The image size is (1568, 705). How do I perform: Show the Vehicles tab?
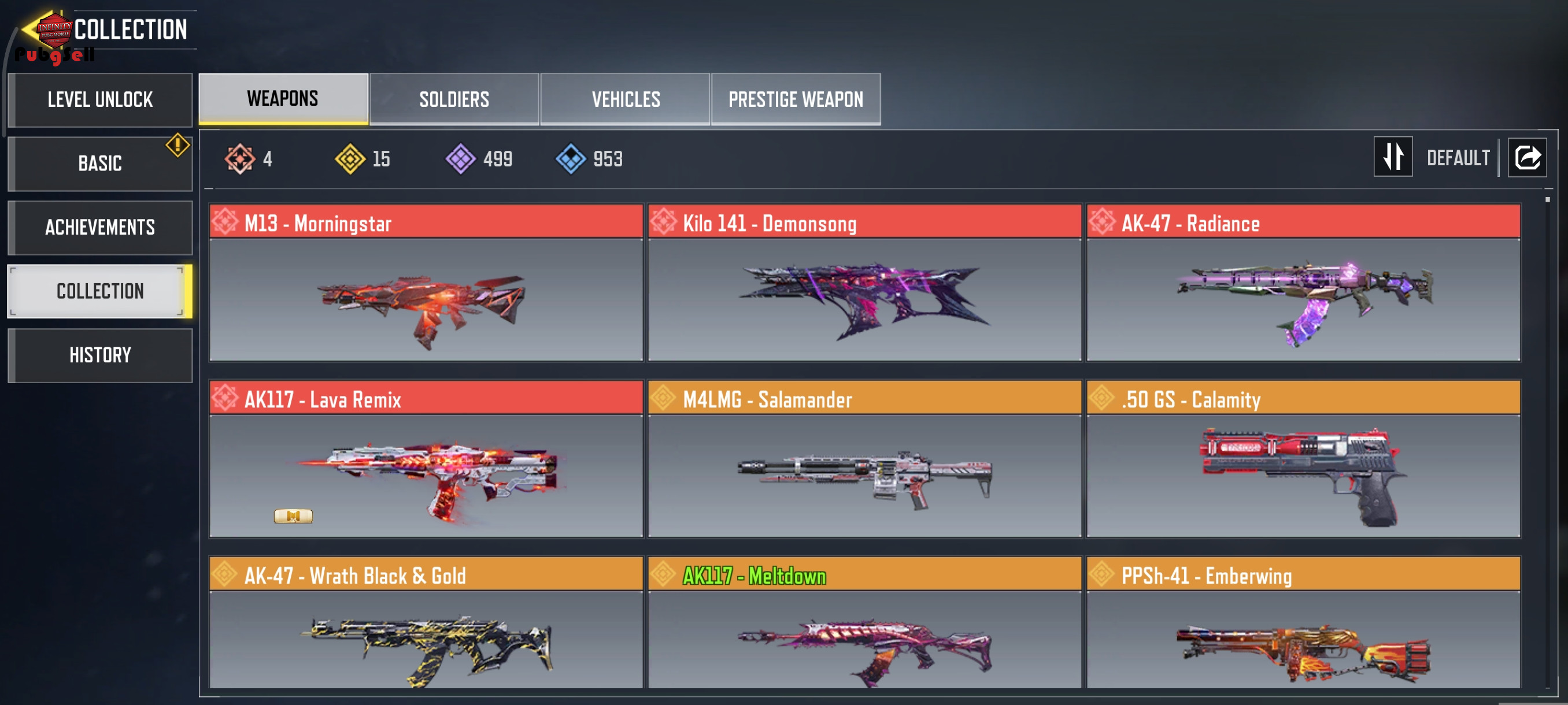tap(625, 99)
